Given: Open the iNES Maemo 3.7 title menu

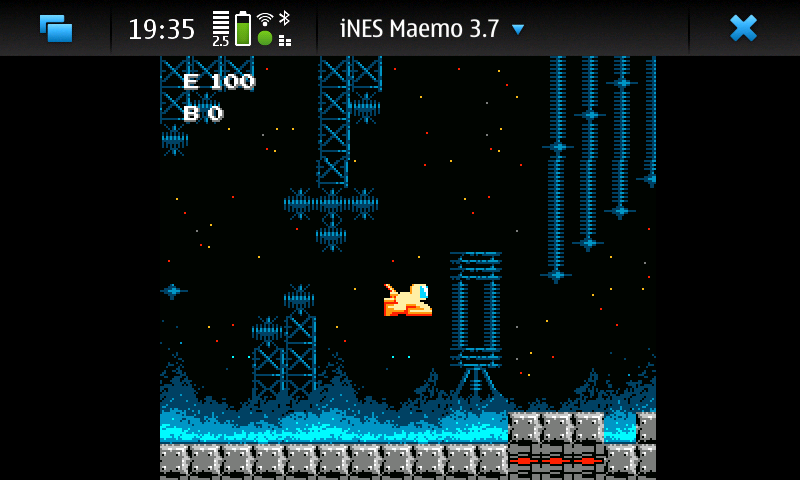Looking at the screenshot, I should point(431,29).
